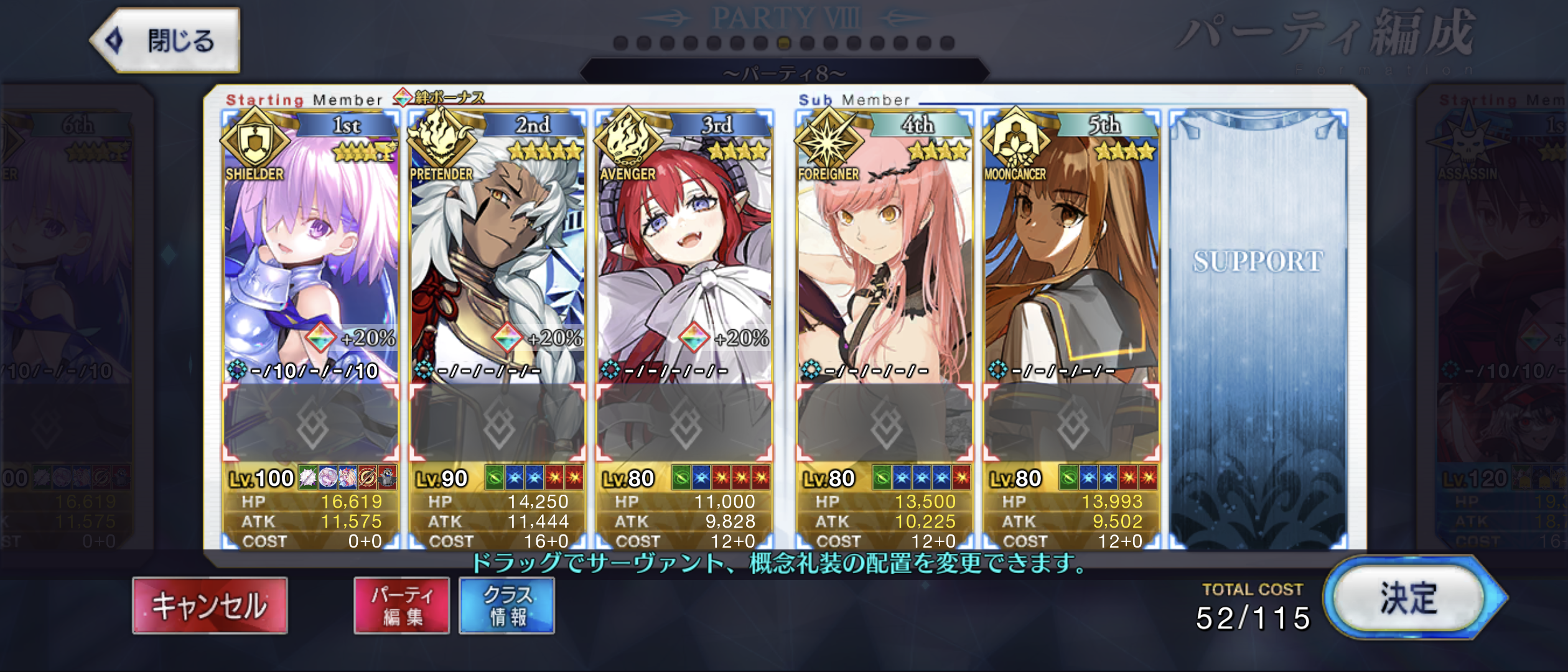Open the Foreigner's empty craft essence slot
This screenshot has width=1568, height=672.
pyautogui.click(x=885, y=424)
